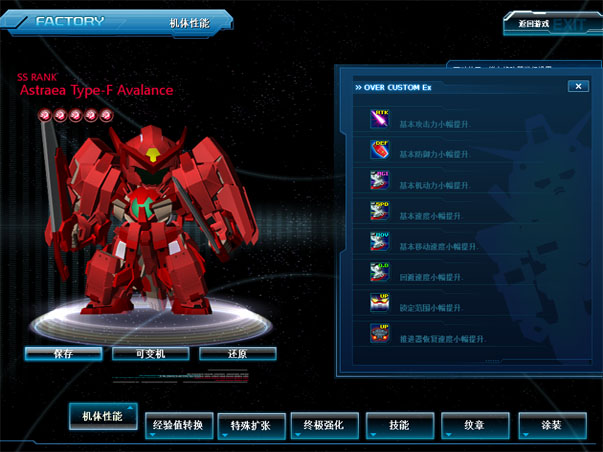Go to the 涂装 paint tab
This screenshot has height=452, width=603.
point(551,425)
